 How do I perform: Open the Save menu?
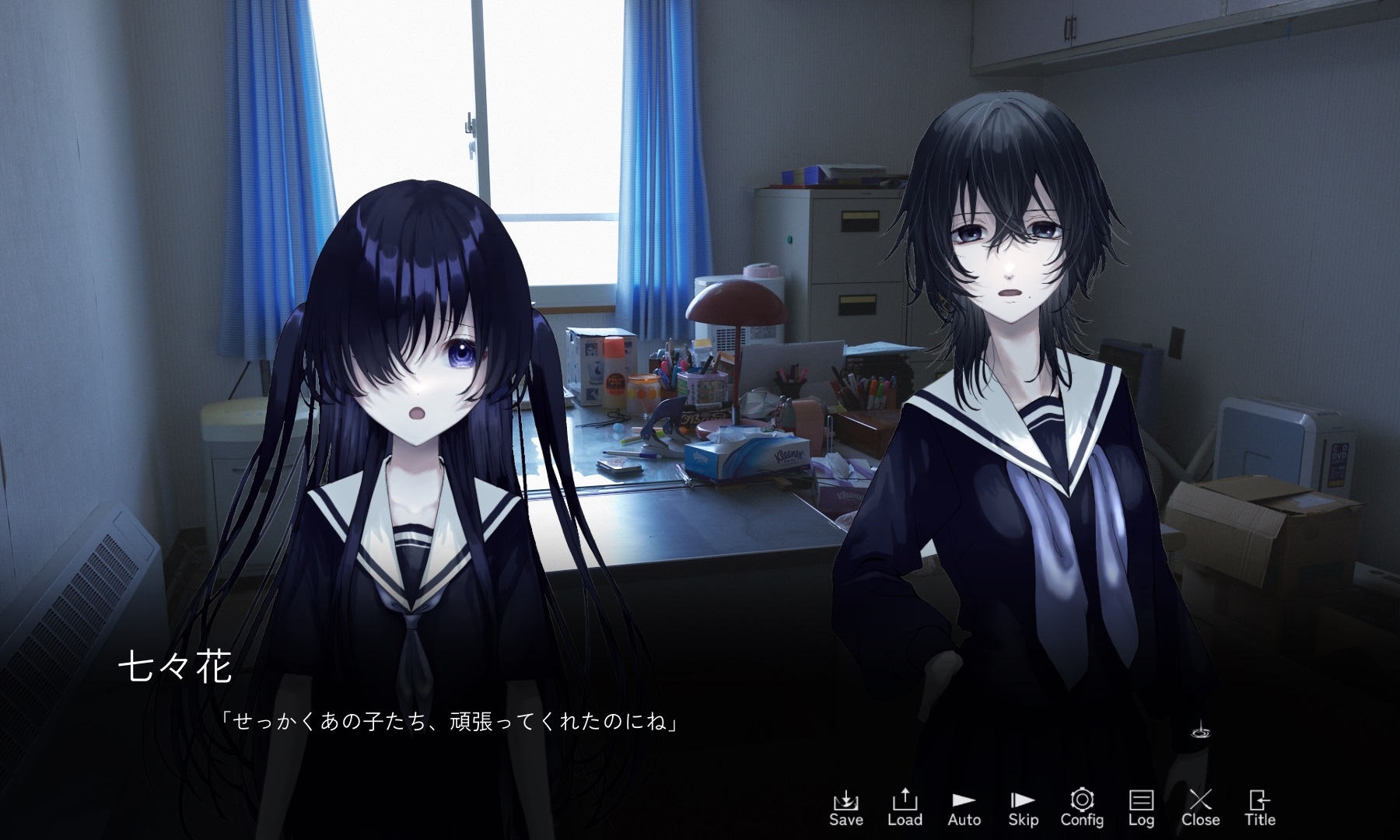[845, 807]
